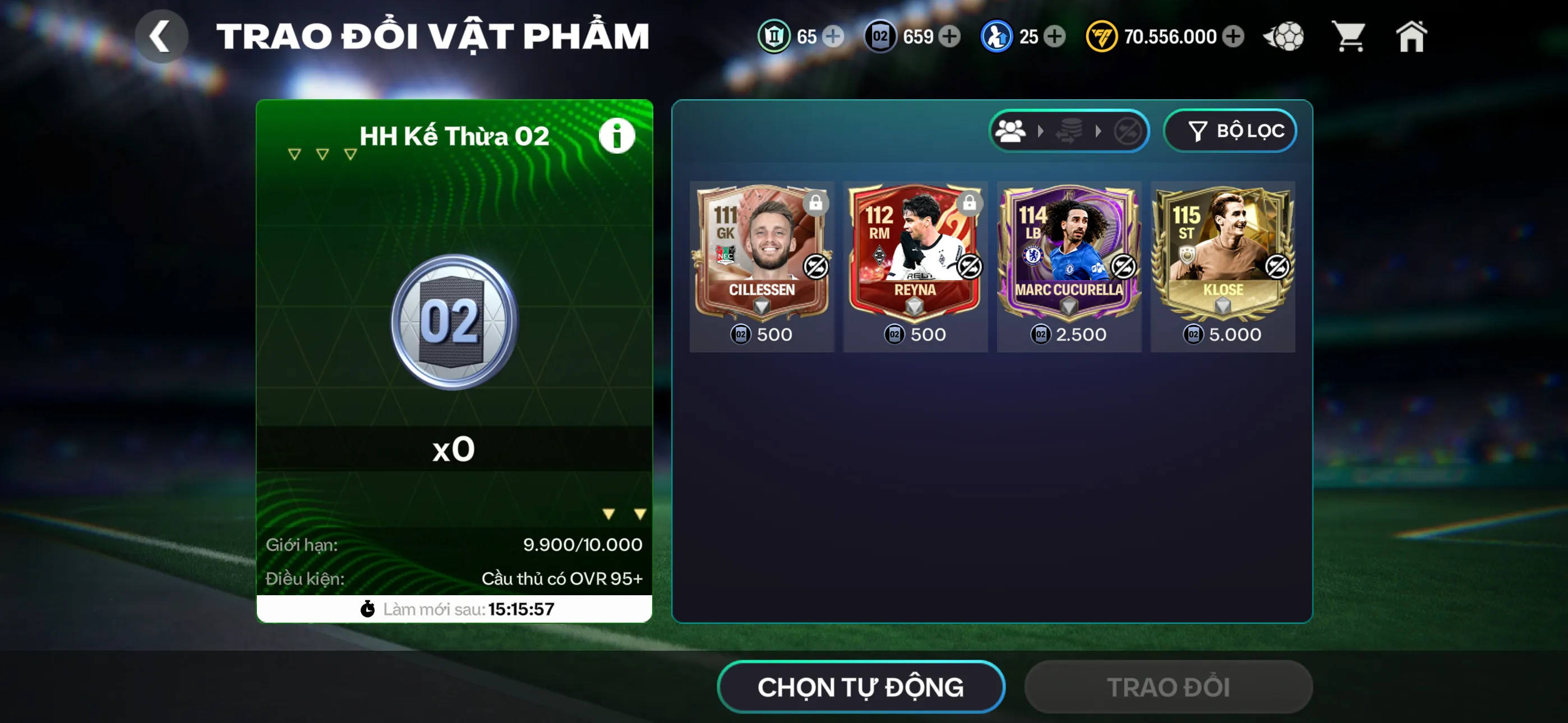Toggle the lock icon on the Reyna card

tap(971, 204)
